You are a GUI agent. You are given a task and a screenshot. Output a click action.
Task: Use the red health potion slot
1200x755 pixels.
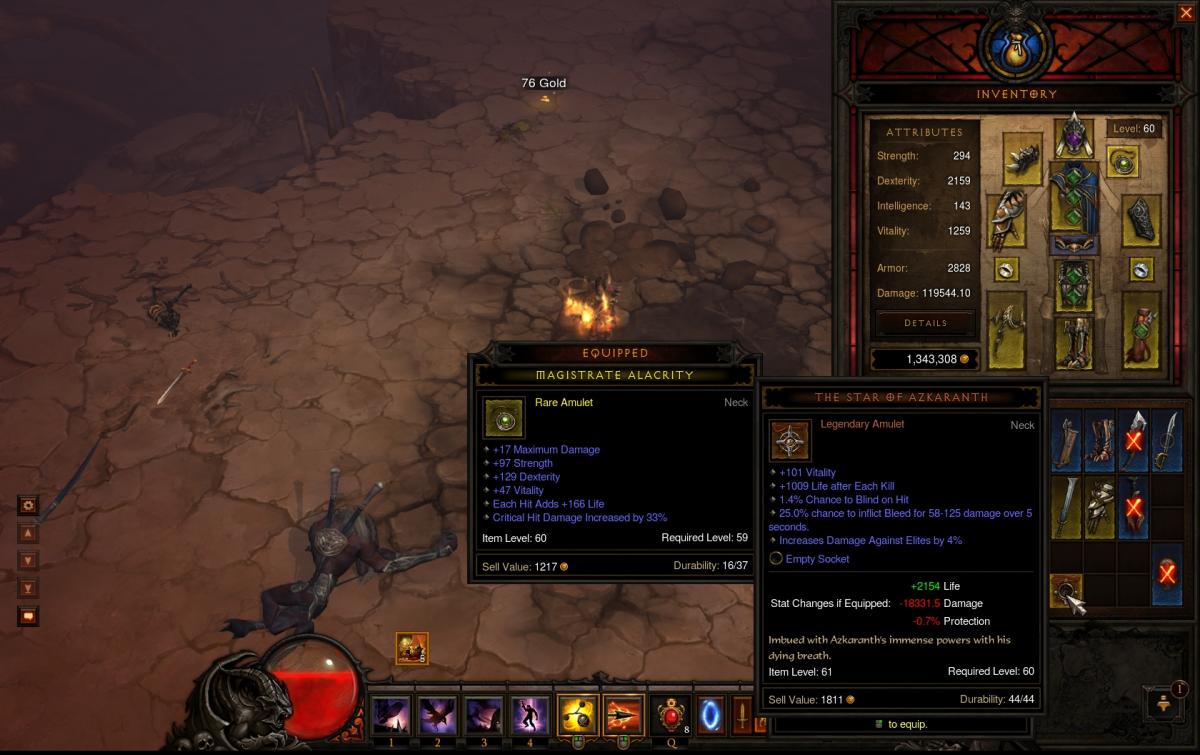click(668, 716)
